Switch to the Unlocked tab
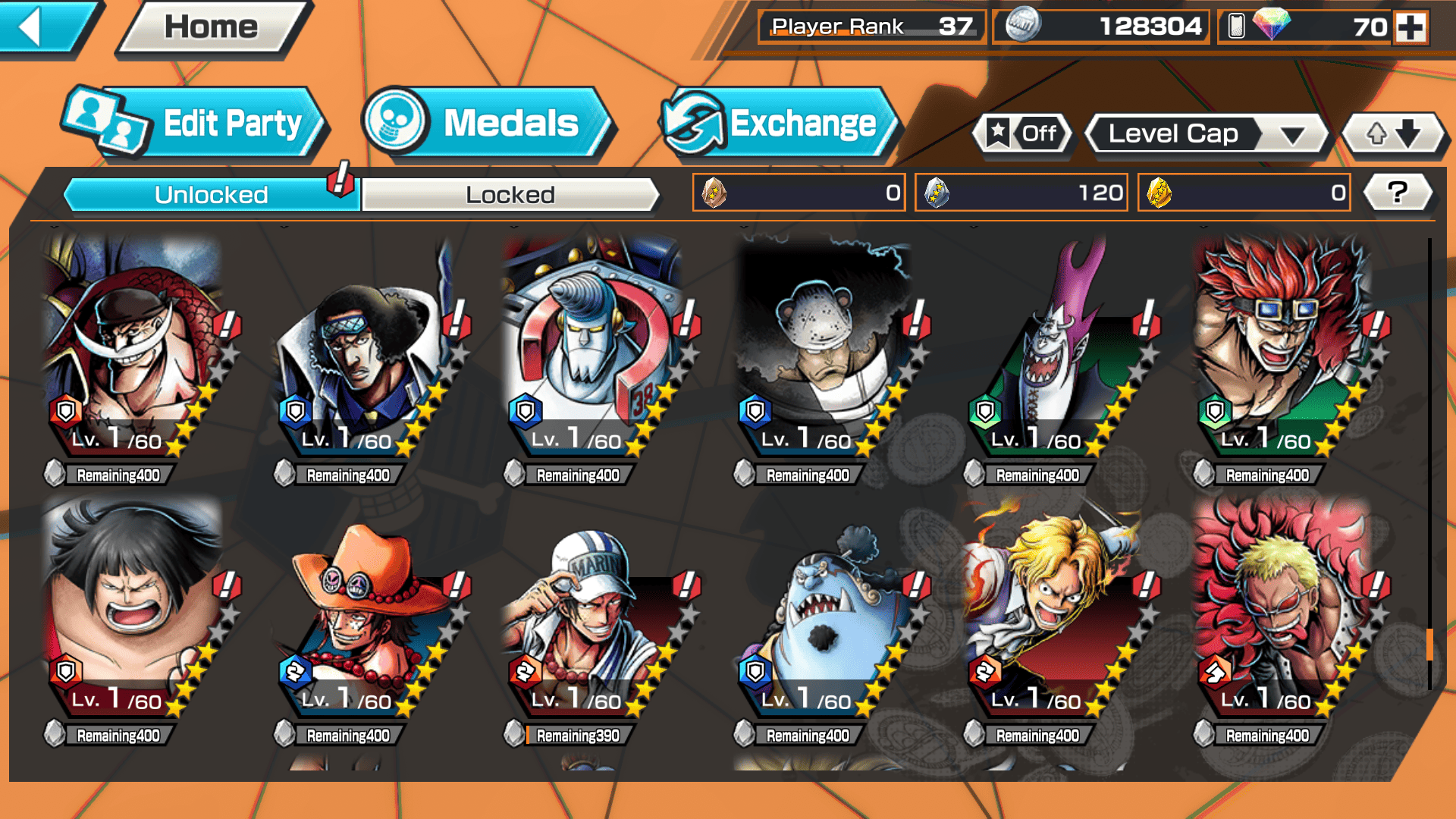This screenshot has height=819, width=1456. tap(211, 195)
